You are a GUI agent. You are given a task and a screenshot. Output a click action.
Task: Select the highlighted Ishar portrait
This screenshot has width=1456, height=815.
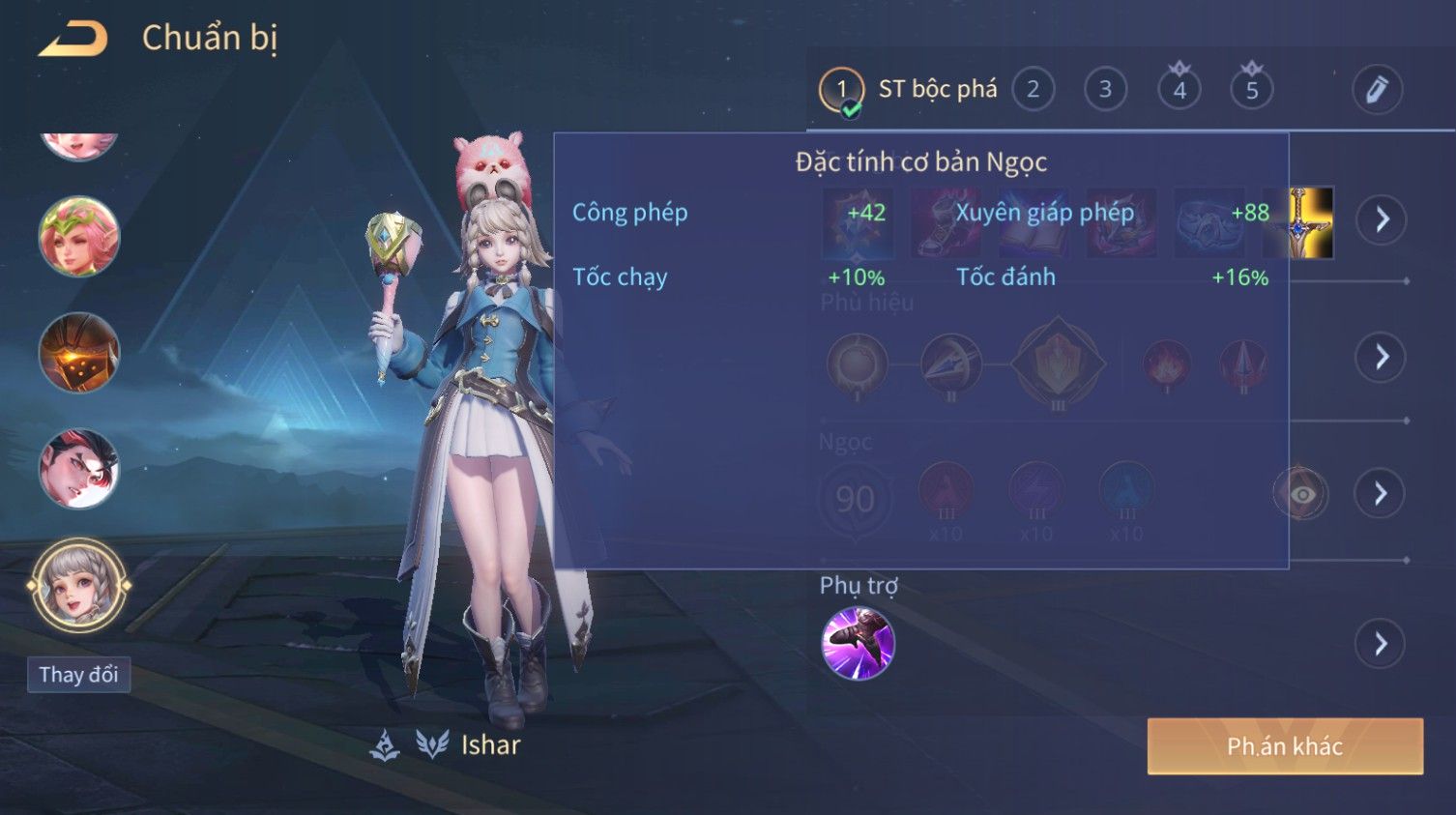pyautogui.click(x=78, y=586)
